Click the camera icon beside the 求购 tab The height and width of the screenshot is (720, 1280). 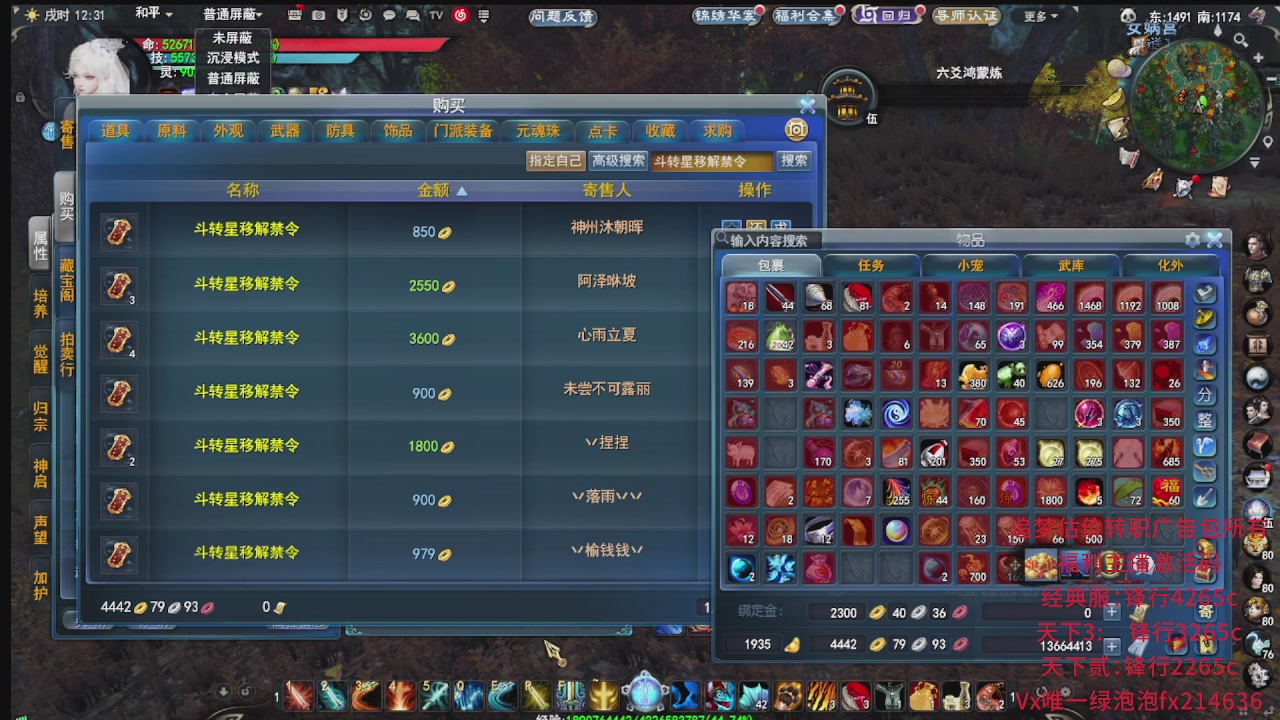pyautogui.click(x=796, y=130)
